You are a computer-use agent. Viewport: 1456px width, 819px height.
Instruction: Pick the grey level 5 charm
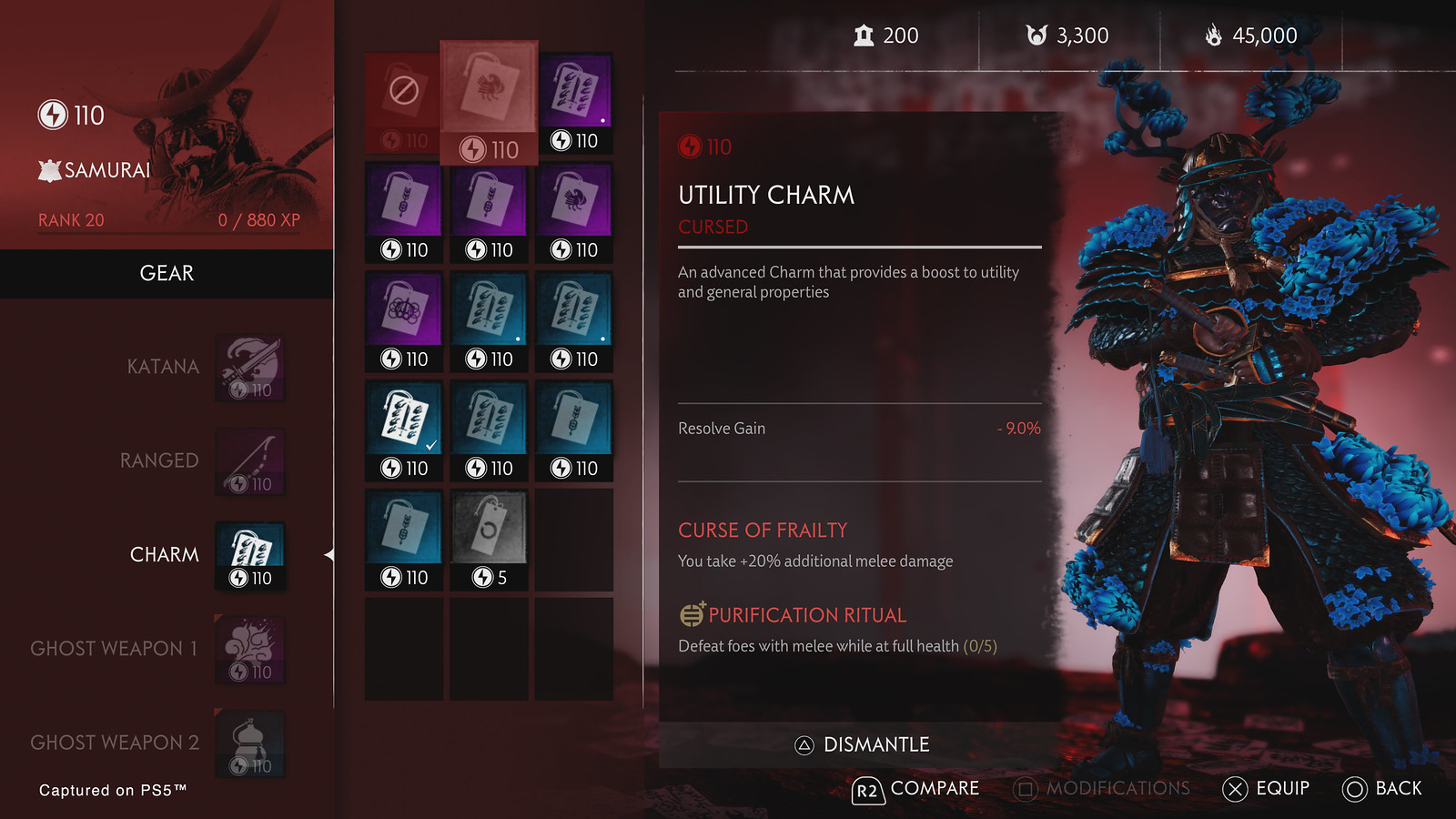click(x=489, y=540)
